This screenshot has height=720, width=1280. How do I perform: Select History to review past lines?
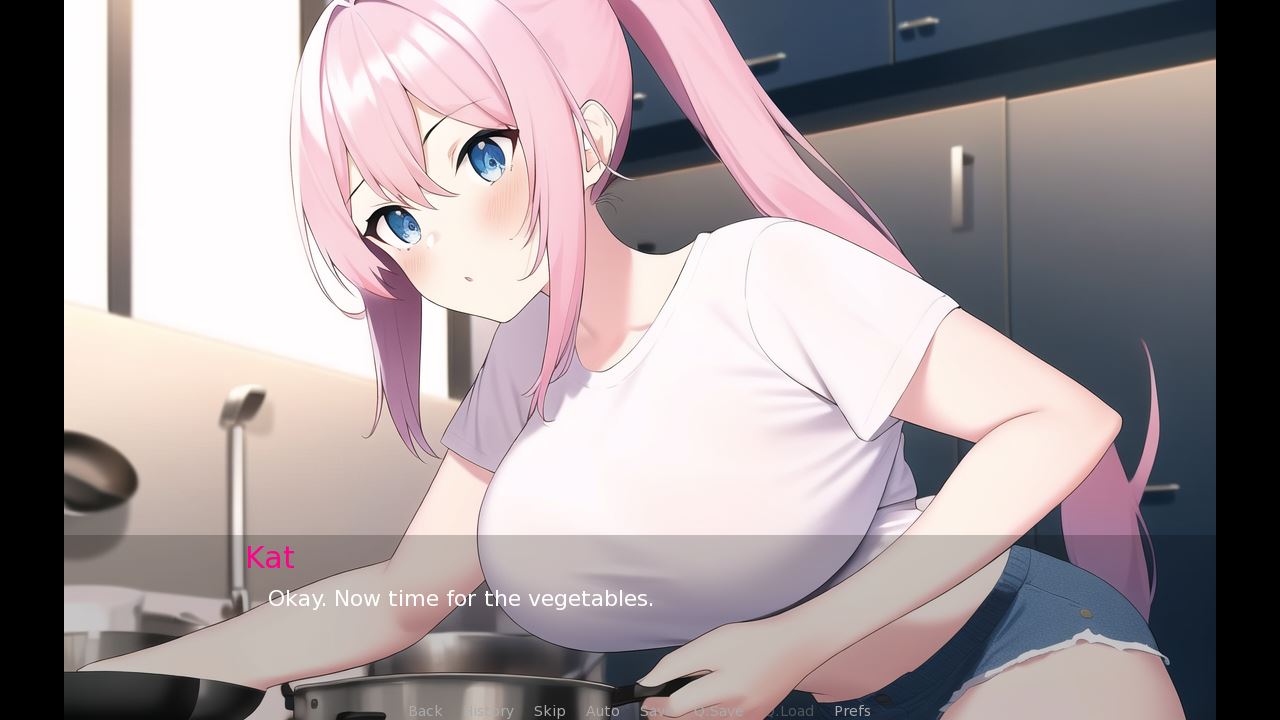click(x=488, y=710)
